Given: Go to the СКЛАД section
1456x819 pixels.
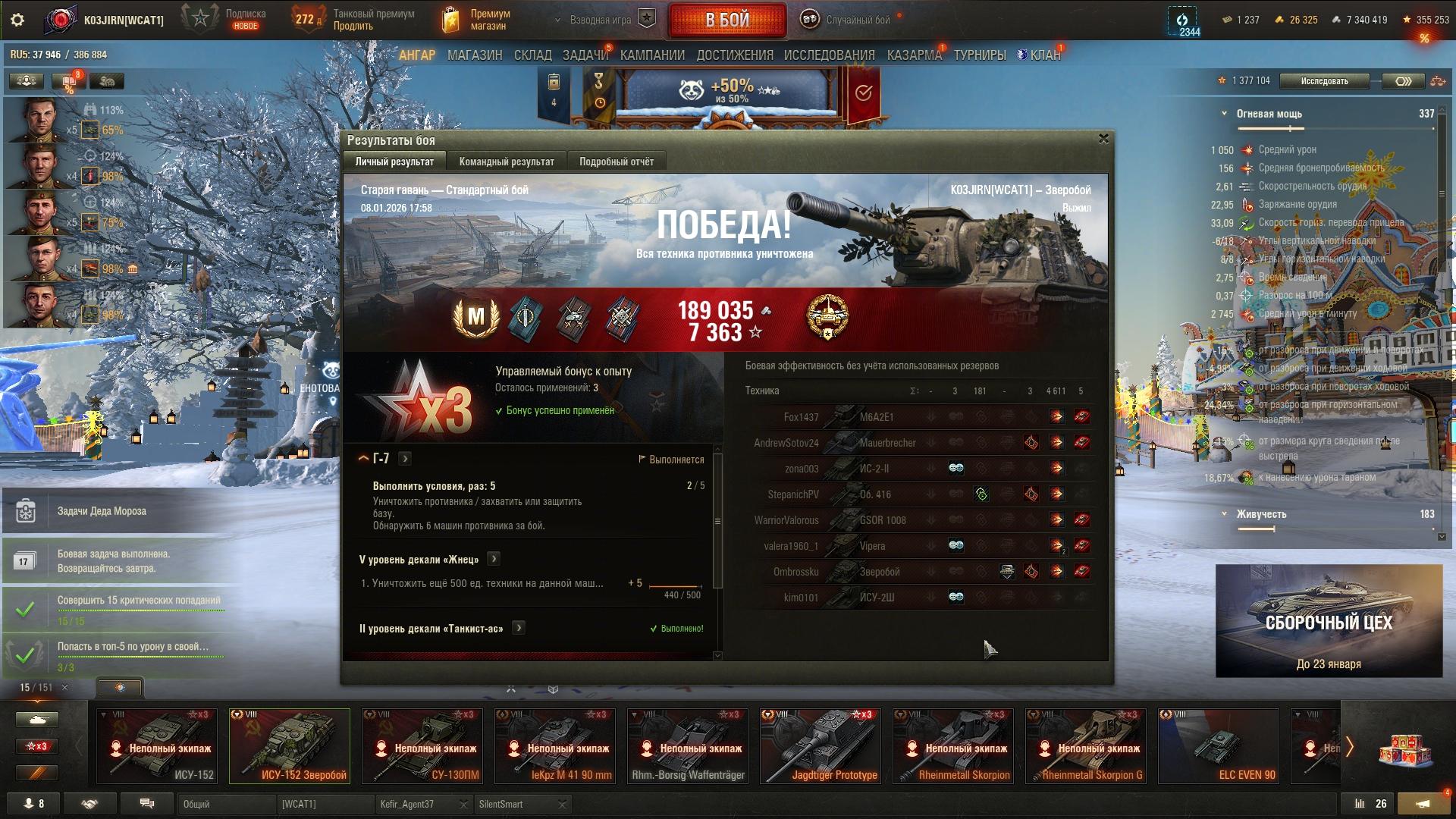Looking at the screenshot, I should click(532, 55).
